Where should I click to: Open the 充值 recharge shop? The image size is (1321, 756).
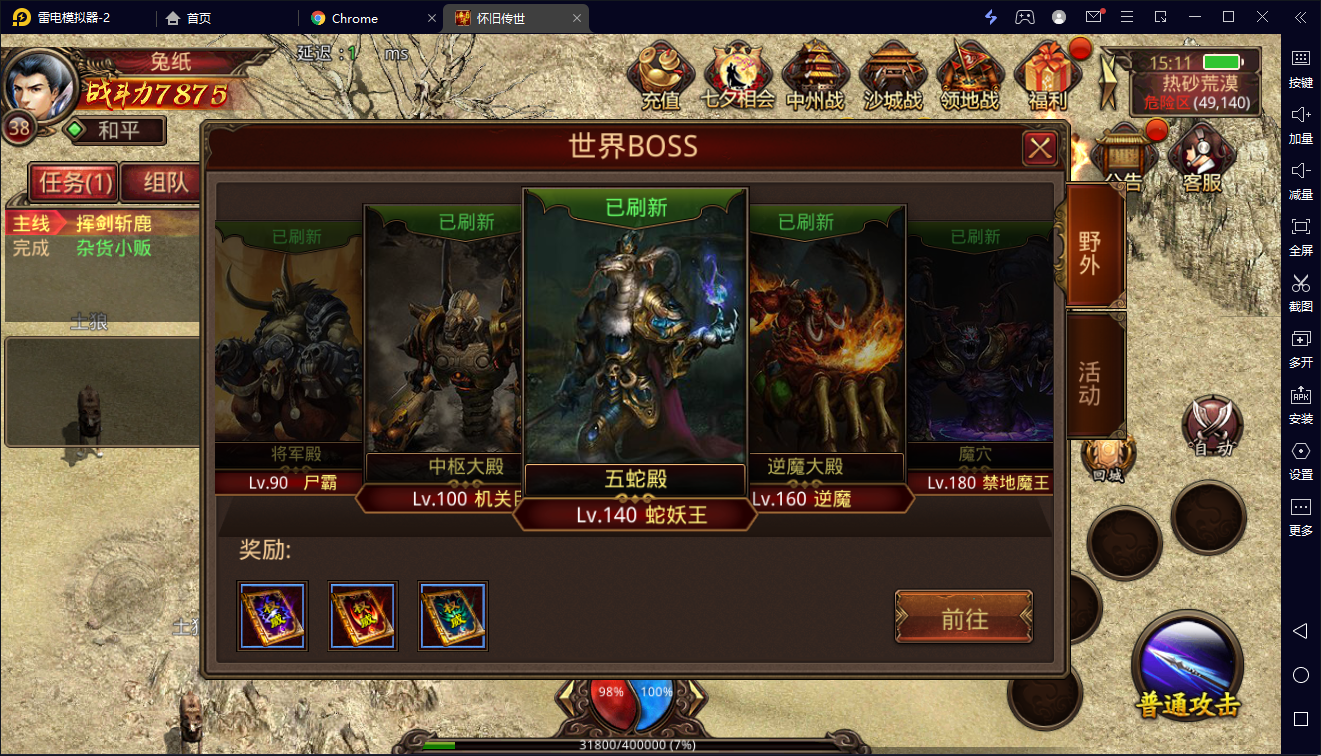tap(661, 76)
